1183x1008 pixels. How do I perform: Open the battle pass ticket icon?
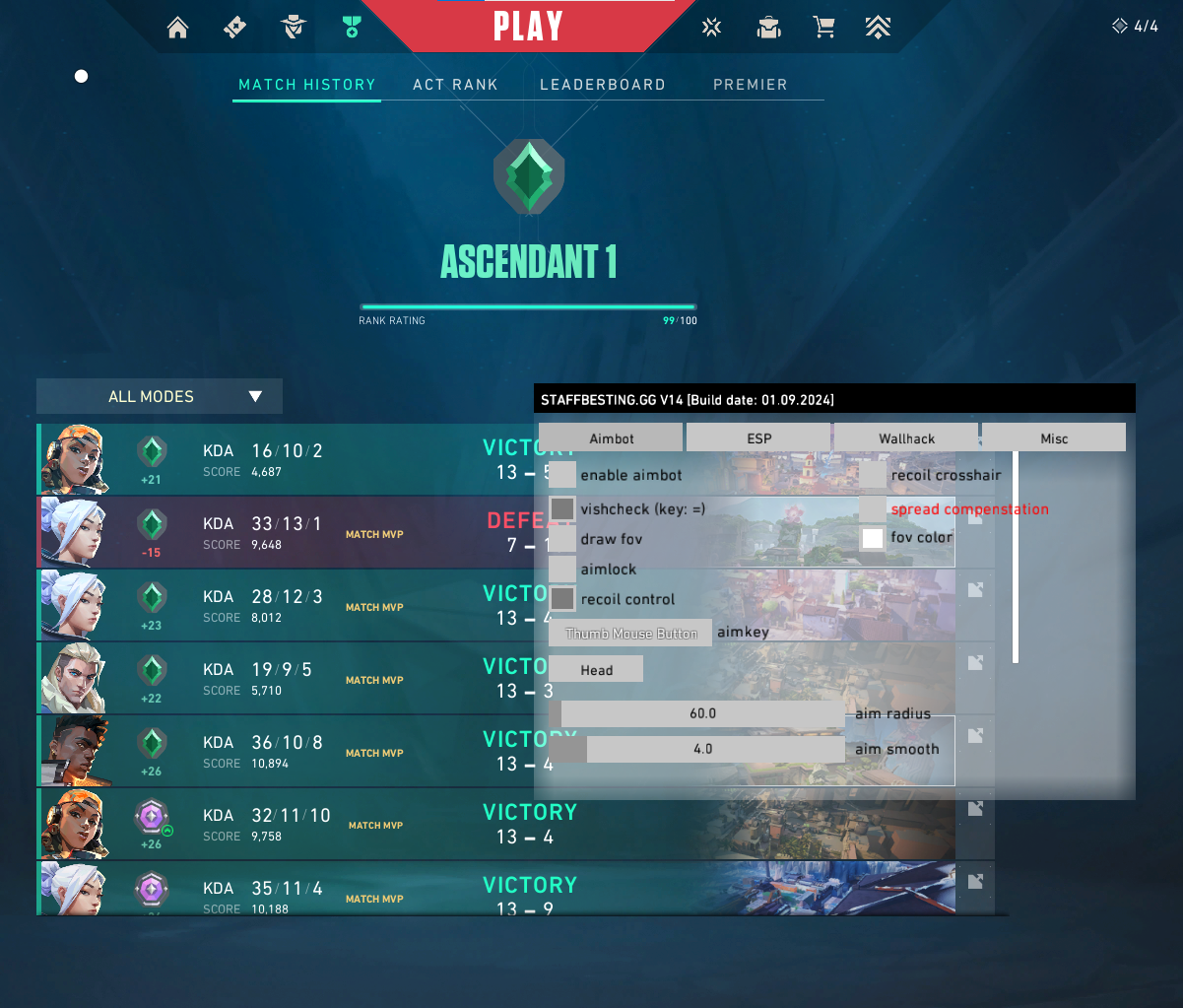tap(235, 28)
